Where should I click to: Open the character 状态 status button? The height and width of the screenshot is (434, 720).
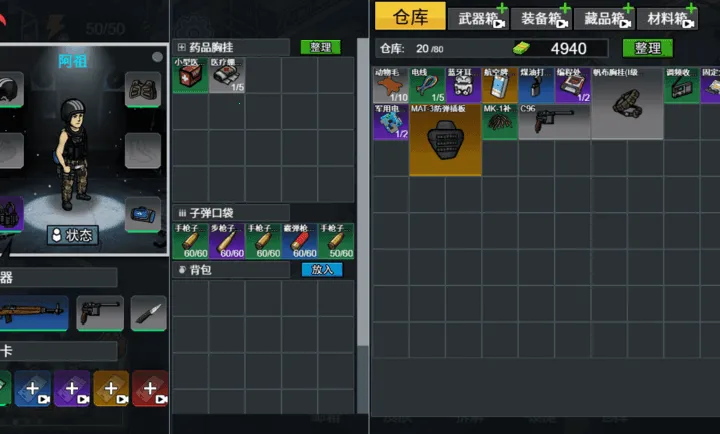click(73, 236)
